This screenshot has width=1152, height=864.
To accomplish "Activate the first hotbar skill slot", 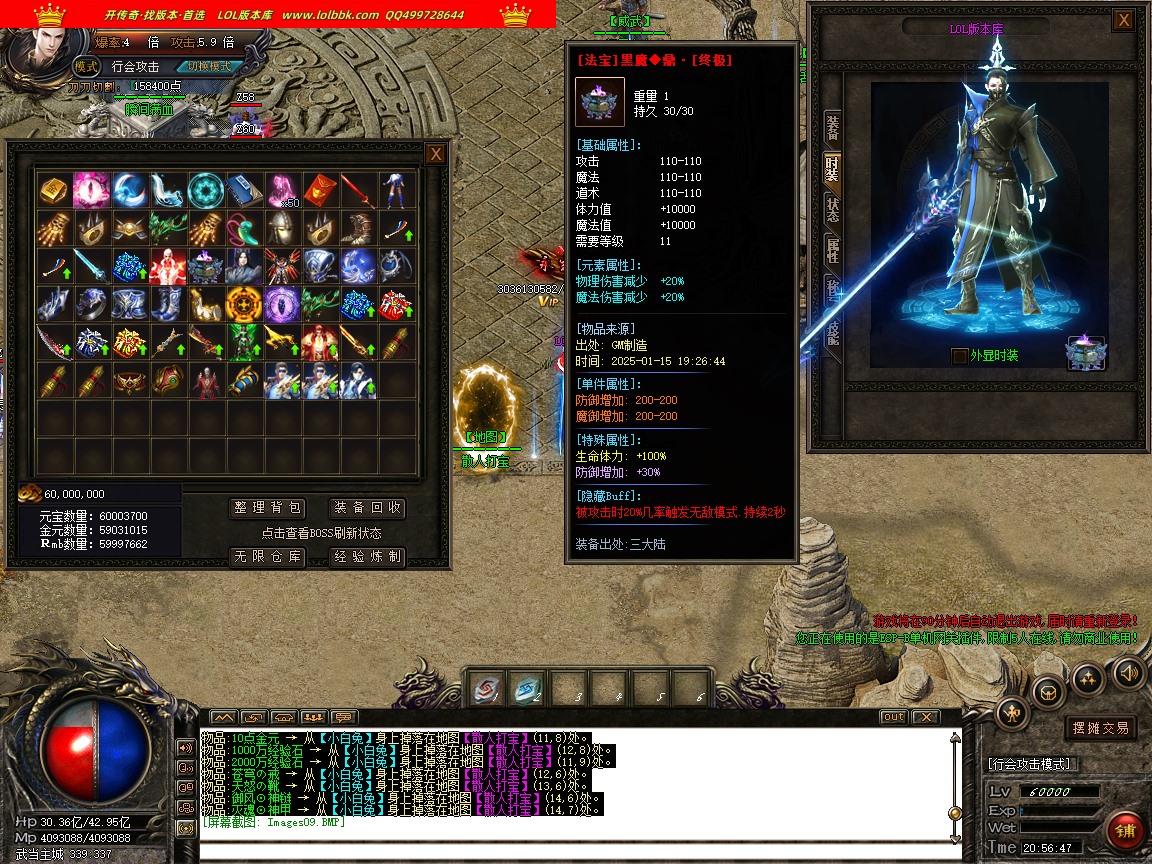I will (x=487, y=689).
